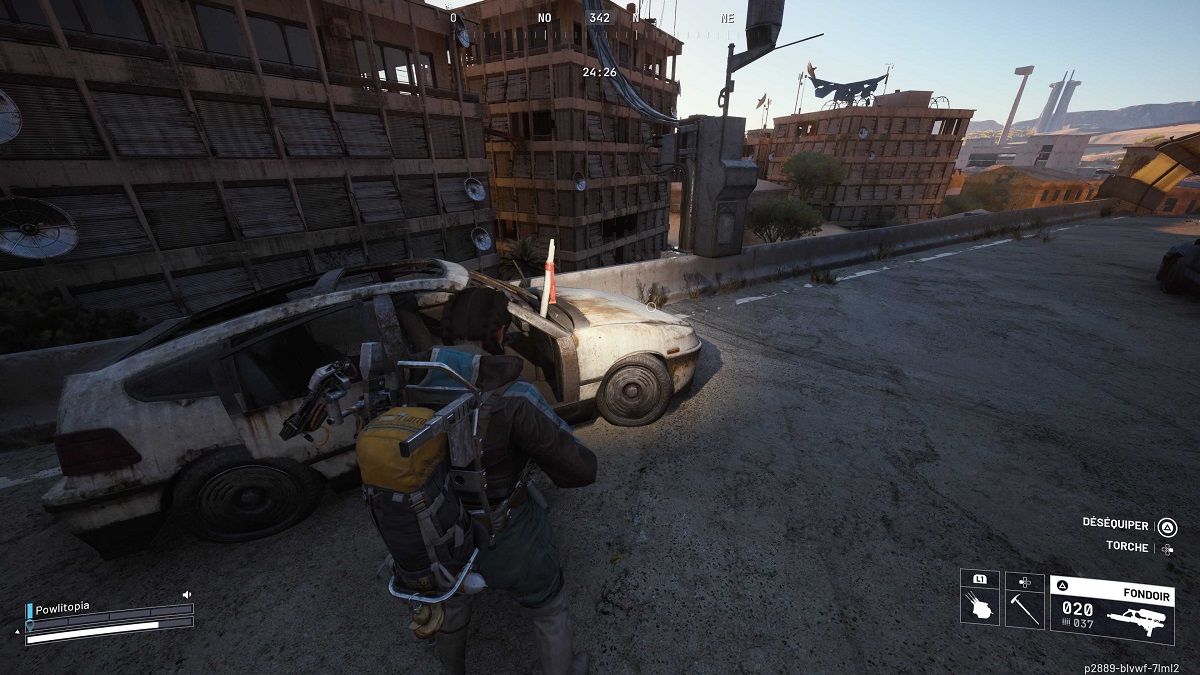Click the compass strip heading indicator
This screenshot has width=1200, height=675.
[x=599, y=19]
